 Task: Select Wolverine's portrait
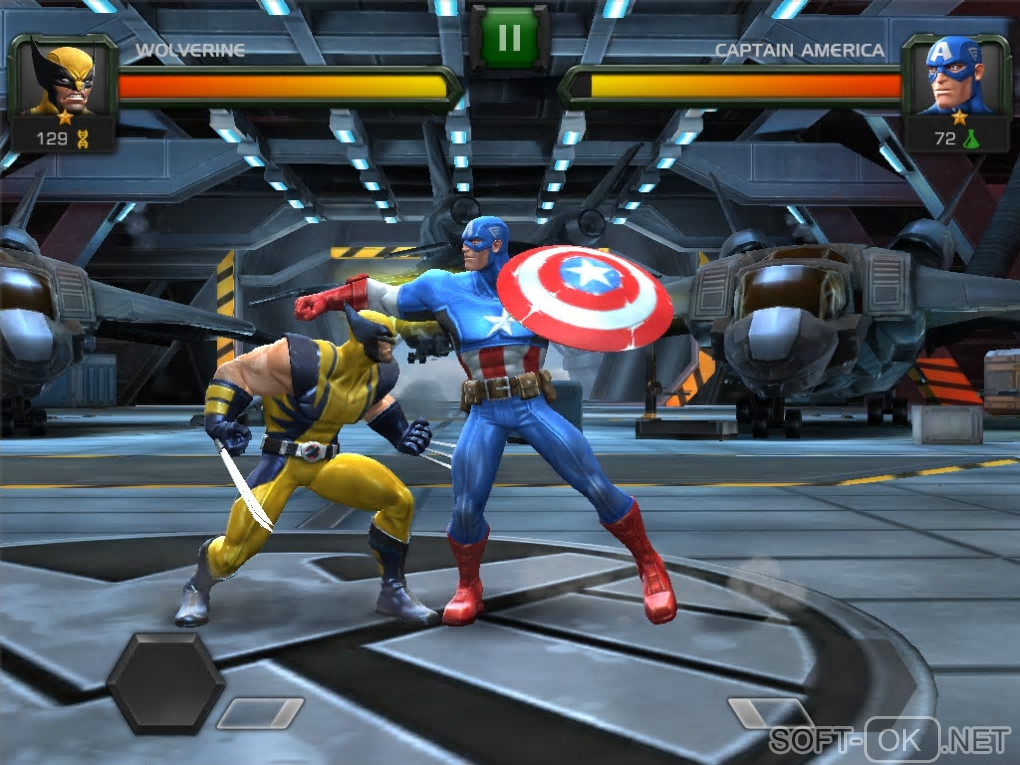[62, 78]
